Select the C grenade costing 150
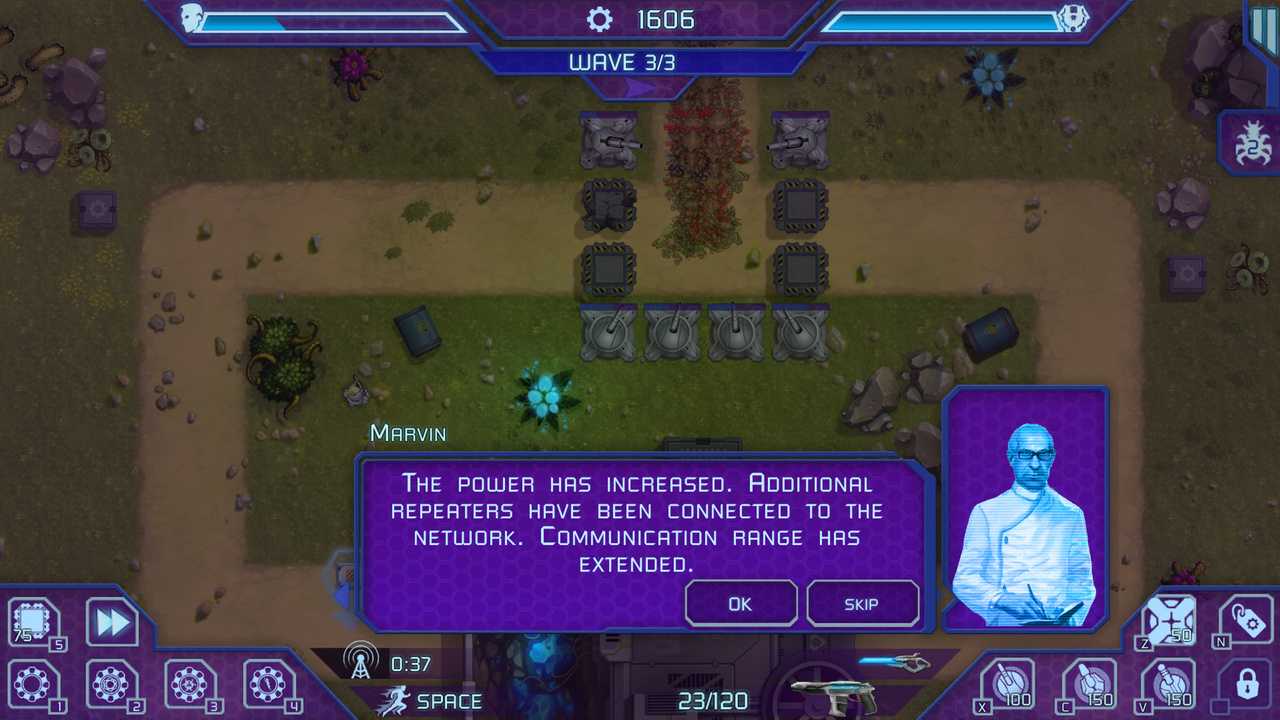1280x720 pixels. (x=1088, y=684)
